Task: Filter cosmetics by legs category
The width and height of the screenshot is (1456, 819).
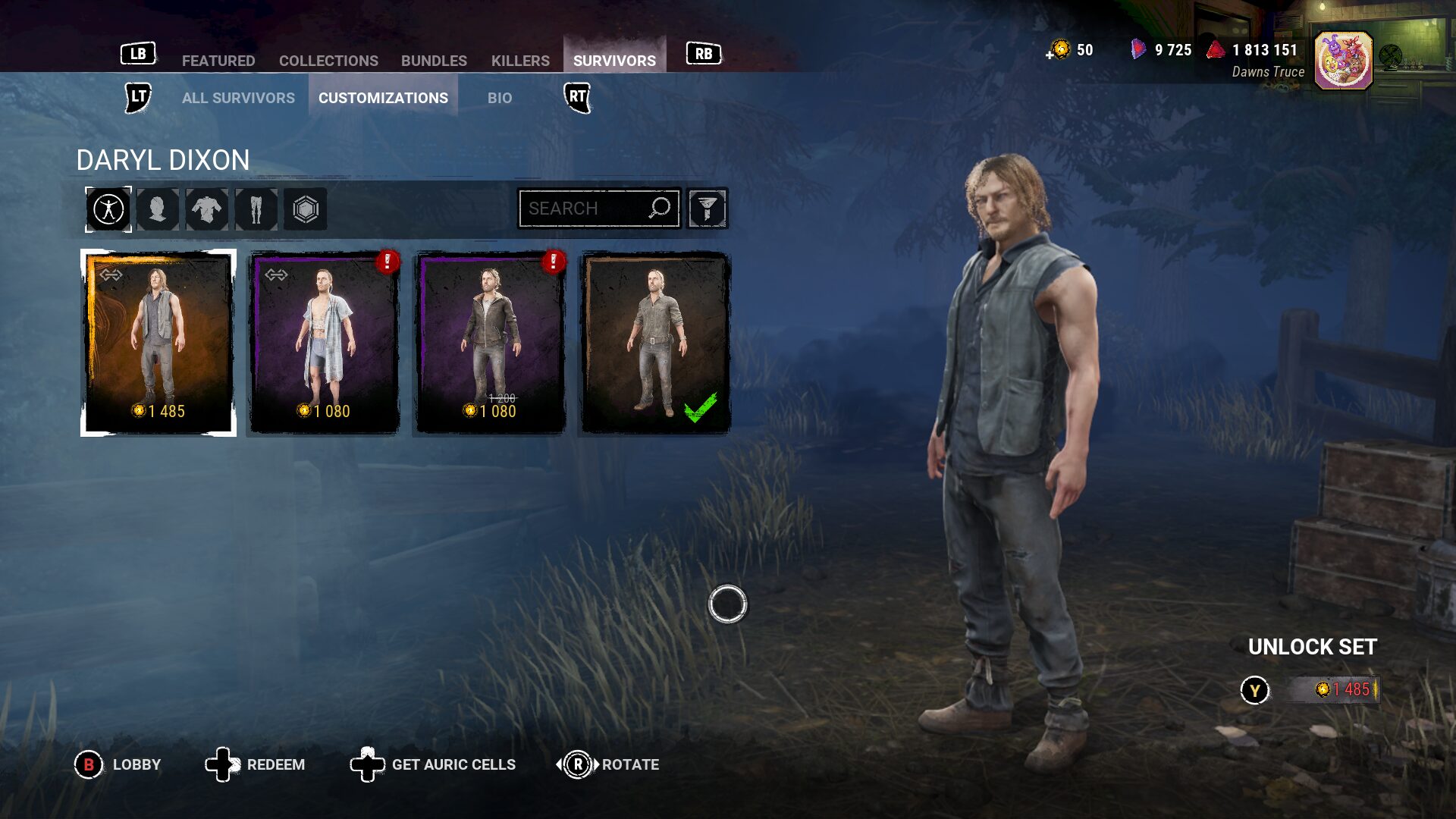Action: (256, 209)
